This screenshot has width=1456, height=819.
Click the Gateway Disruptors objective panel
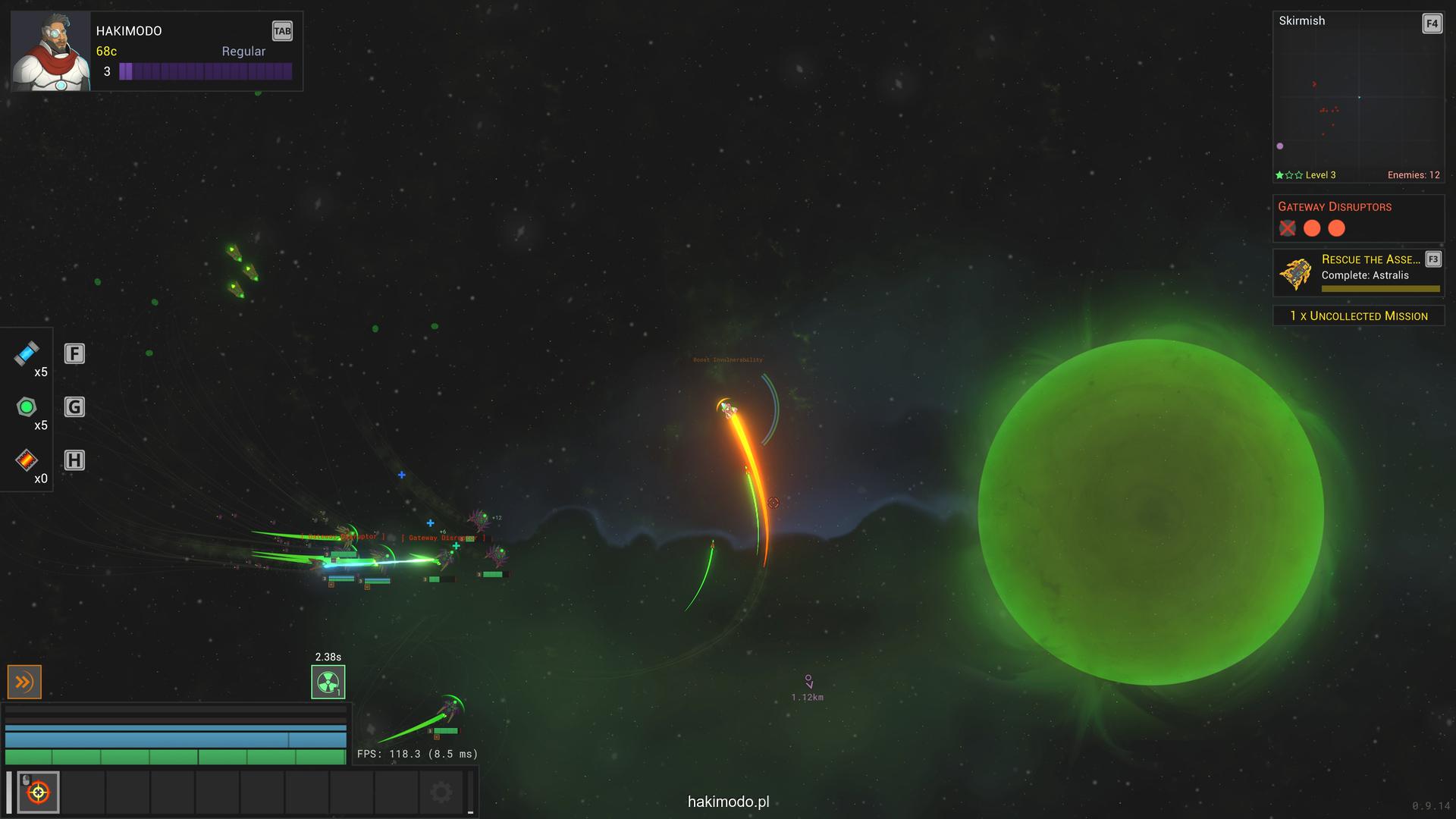click(x=1357, y=218)
